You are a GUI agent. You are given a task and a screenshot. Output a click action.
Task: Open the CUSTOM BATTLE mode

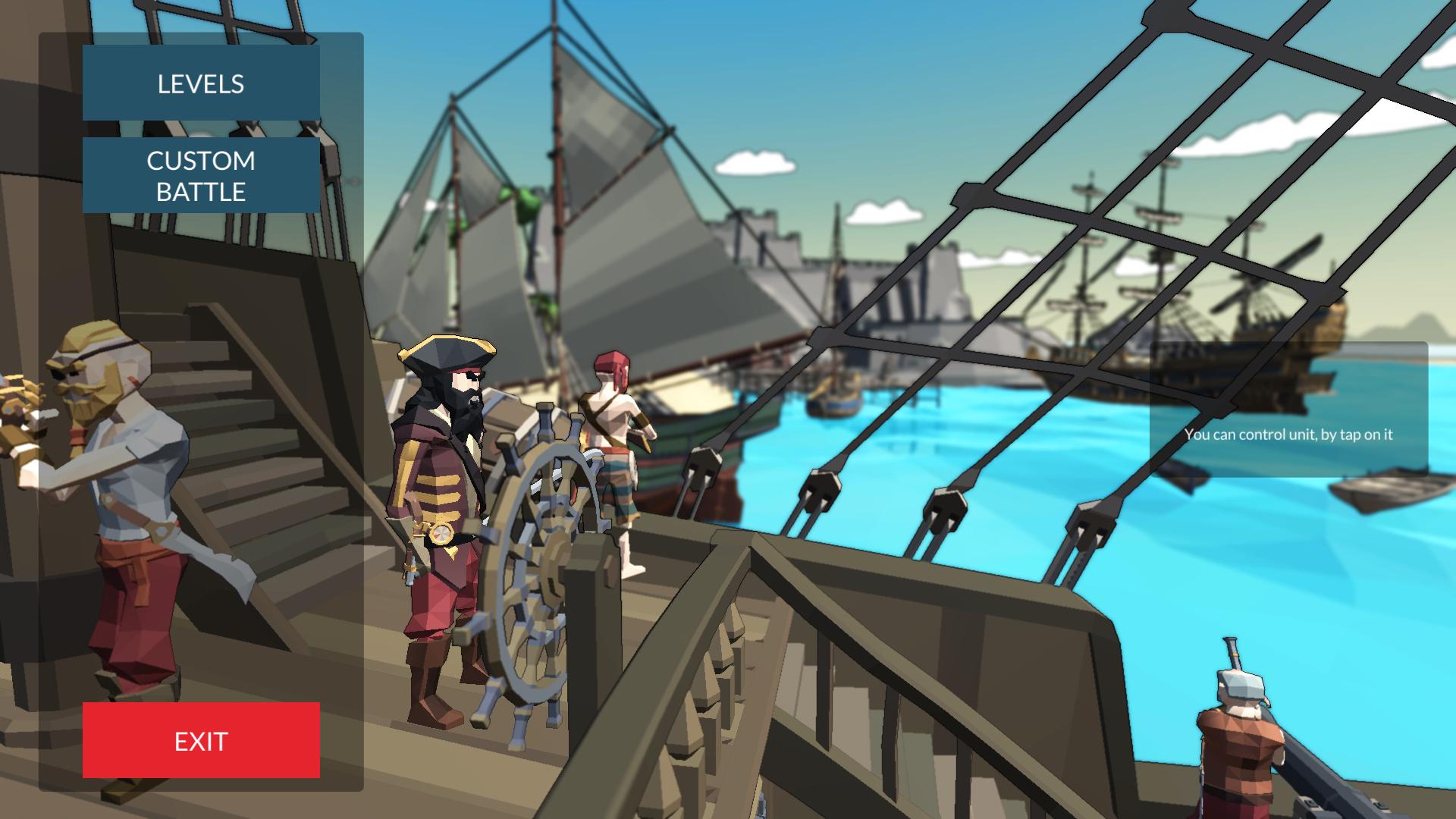200,176
